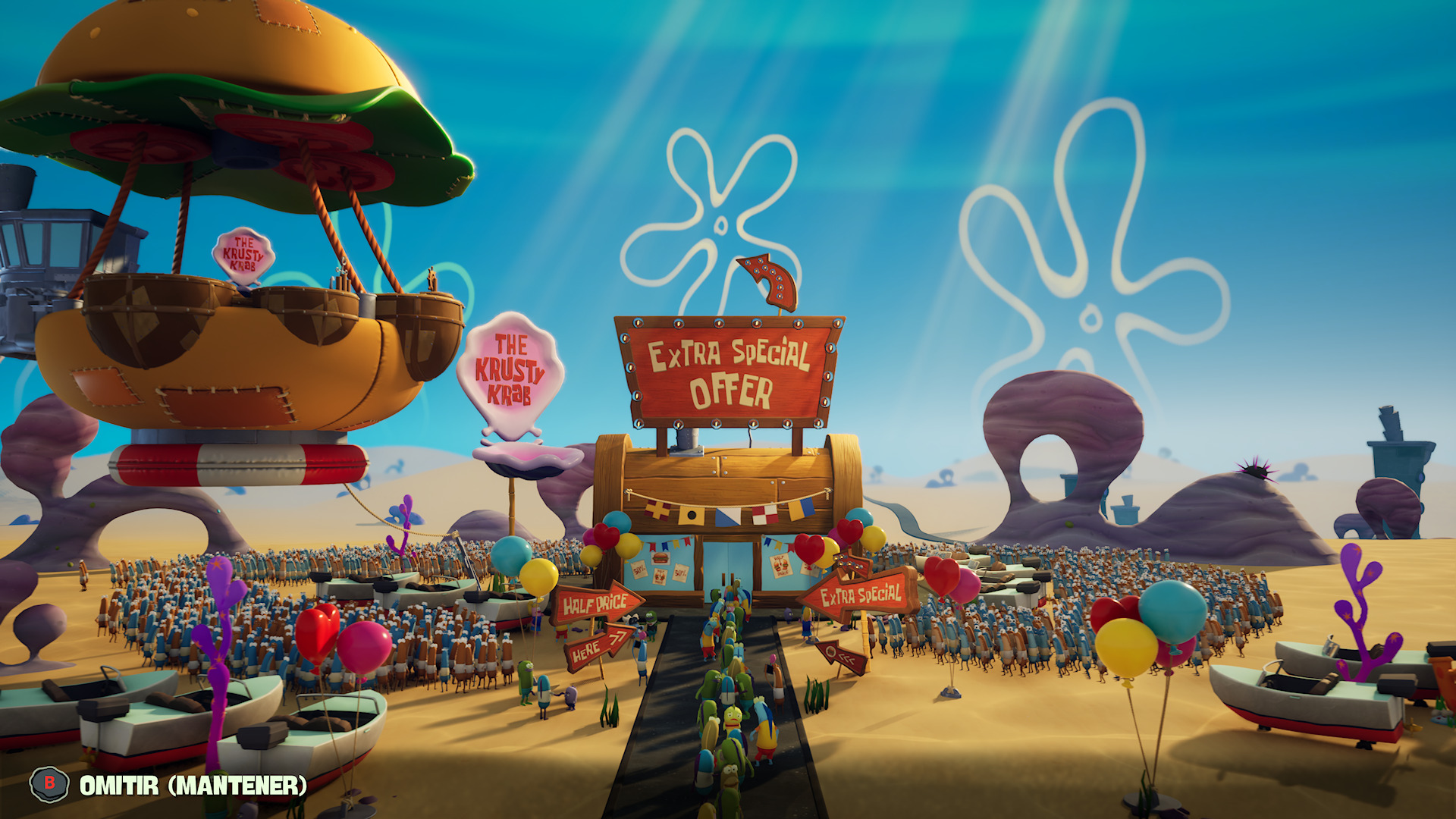
Task: Expand the left 50% discount poster
Action: (640, 569)
